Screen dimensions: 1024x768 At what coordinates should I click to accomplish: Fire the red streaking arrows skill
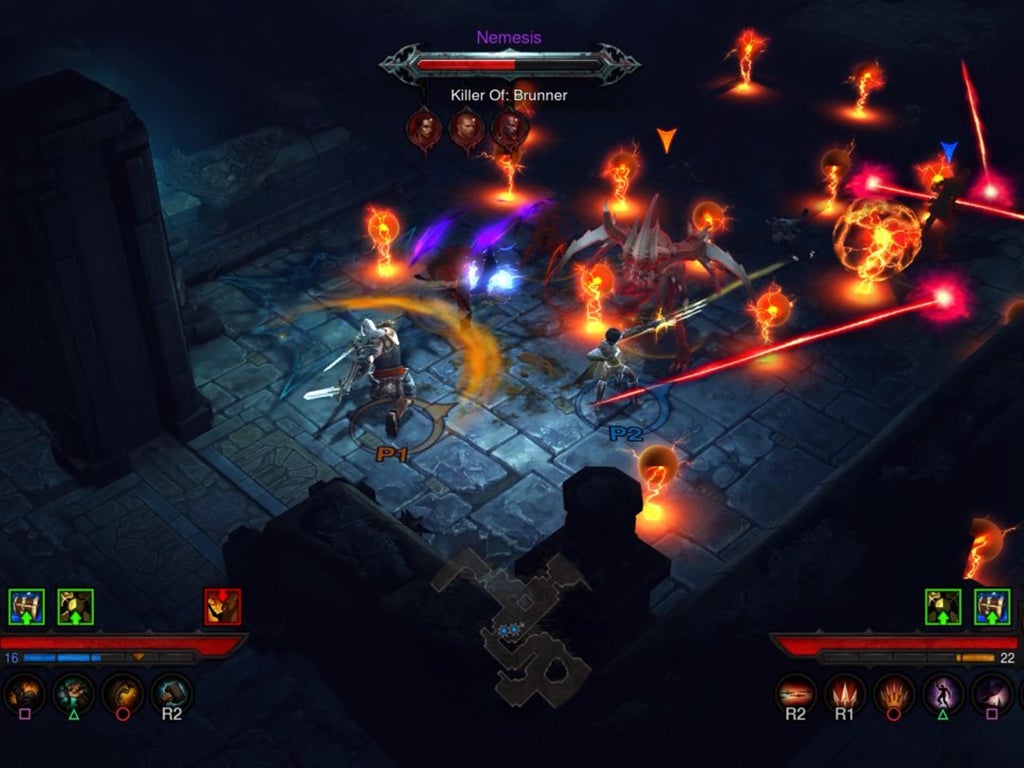[796, 693]
